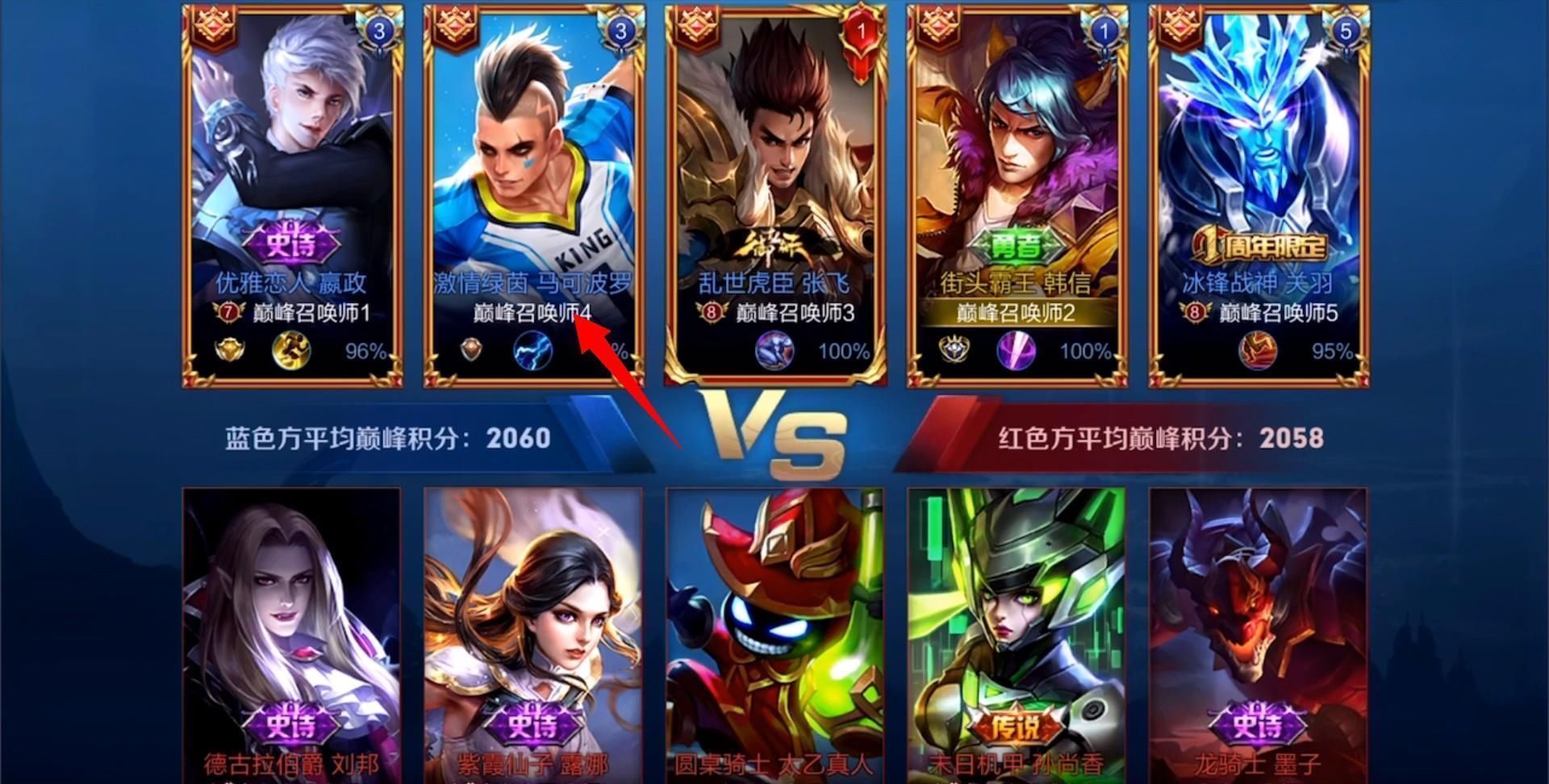Click the summoner spell icon on 张飞's card
Image resolution: width=1549 pixels, height=784 pixels.
774,351
